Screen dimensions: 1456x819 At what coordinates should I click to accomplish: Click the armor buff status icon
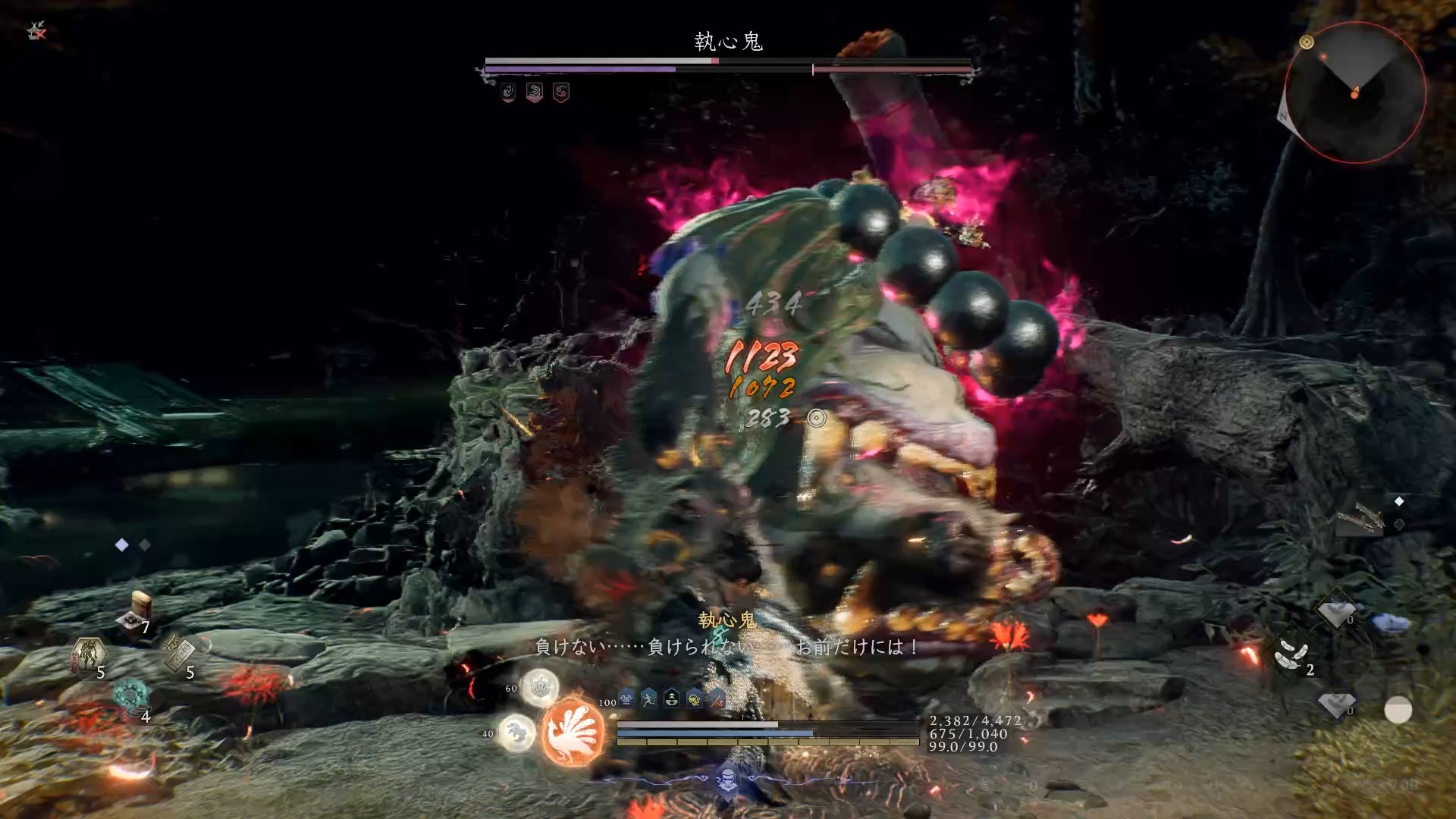point(626,698)
